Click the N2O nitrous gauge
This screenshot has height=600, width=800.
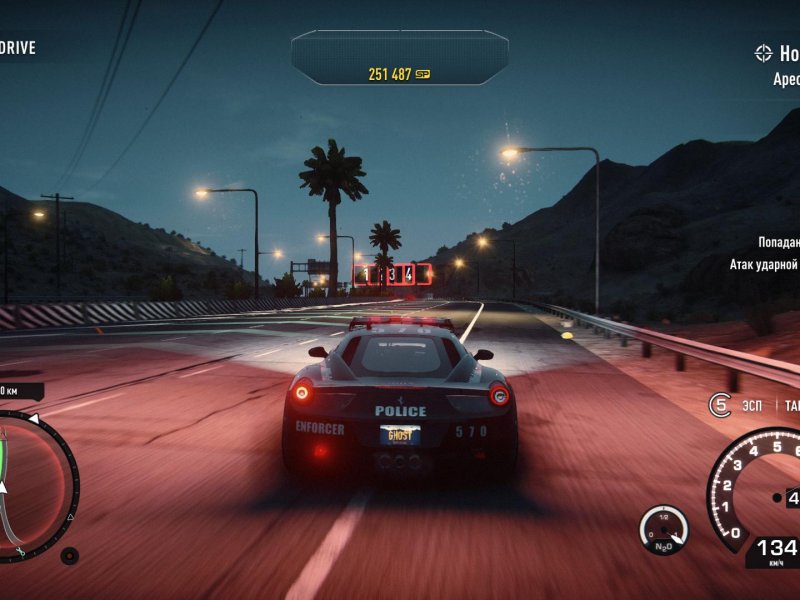(663, 529)
